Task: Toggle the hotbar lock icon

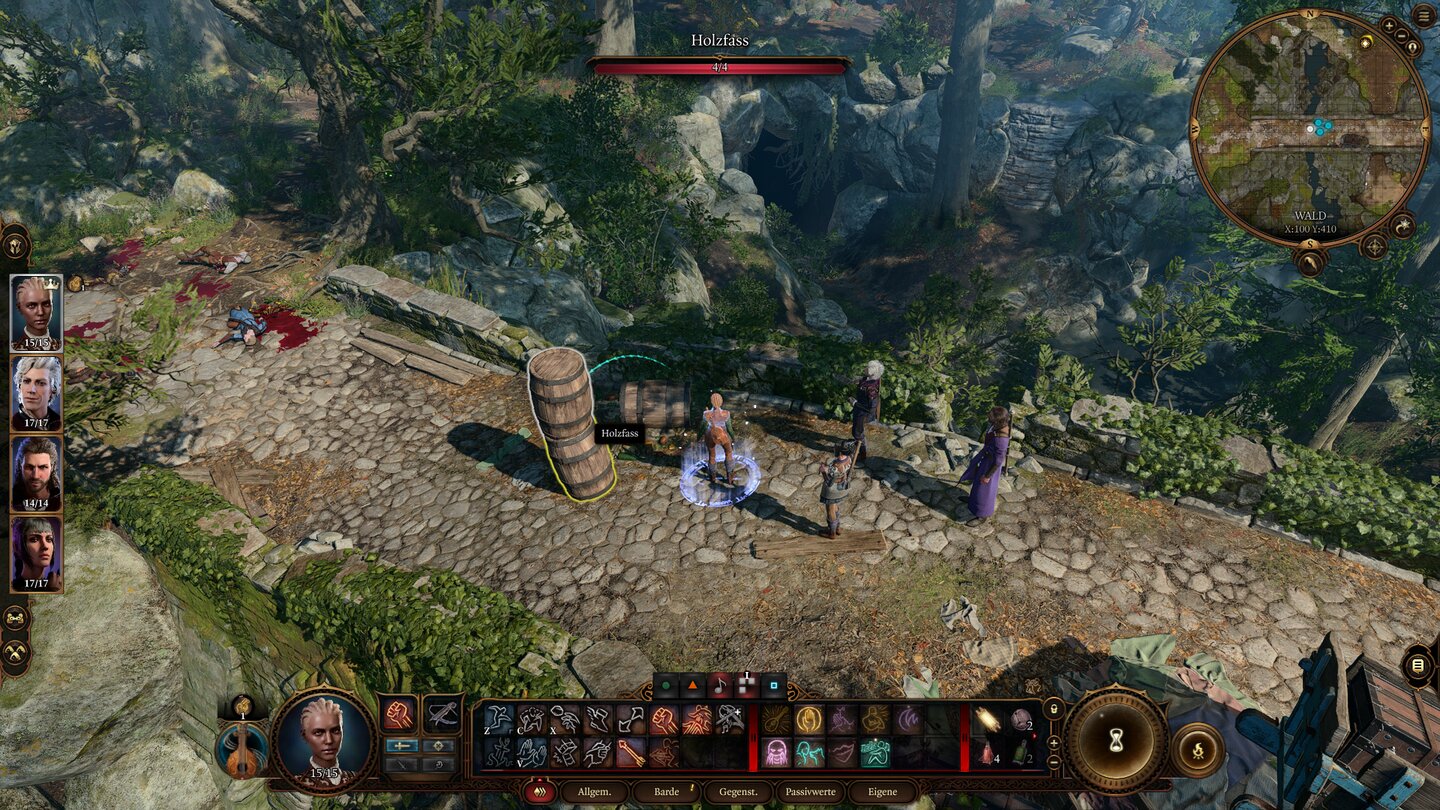Action: click(x=1052, y=709)
